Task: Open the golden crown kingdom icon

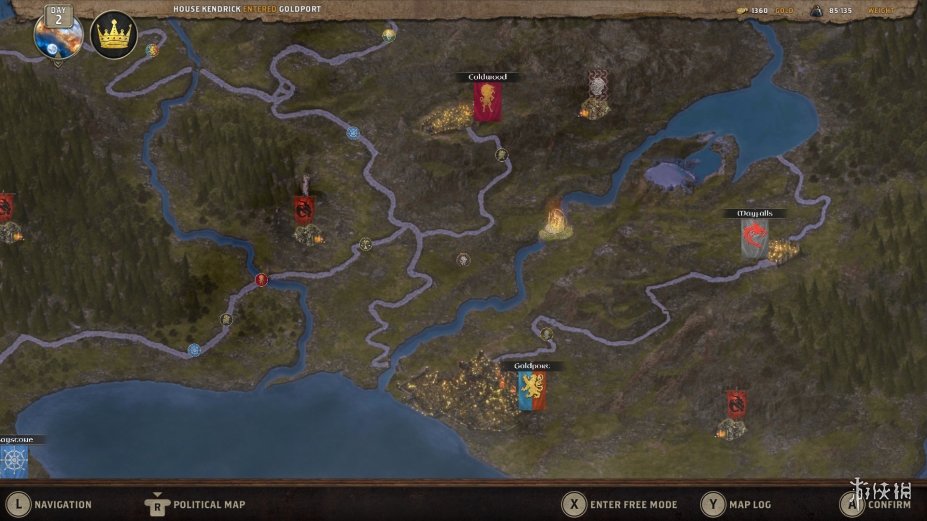Action: [x=113, y=36]
